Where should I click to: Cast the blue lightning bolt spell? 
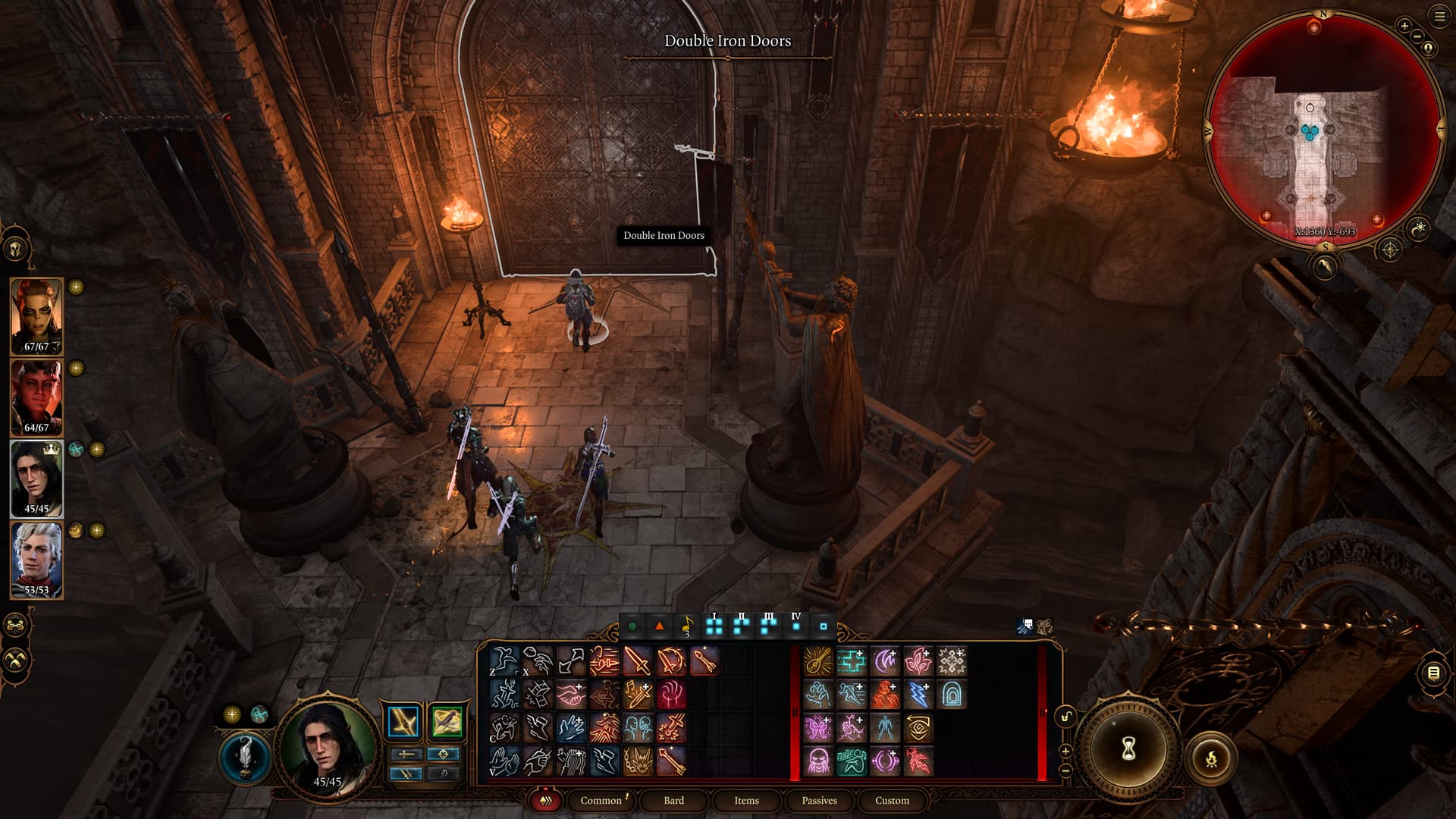pyautogui.click(x=918, y=695)
